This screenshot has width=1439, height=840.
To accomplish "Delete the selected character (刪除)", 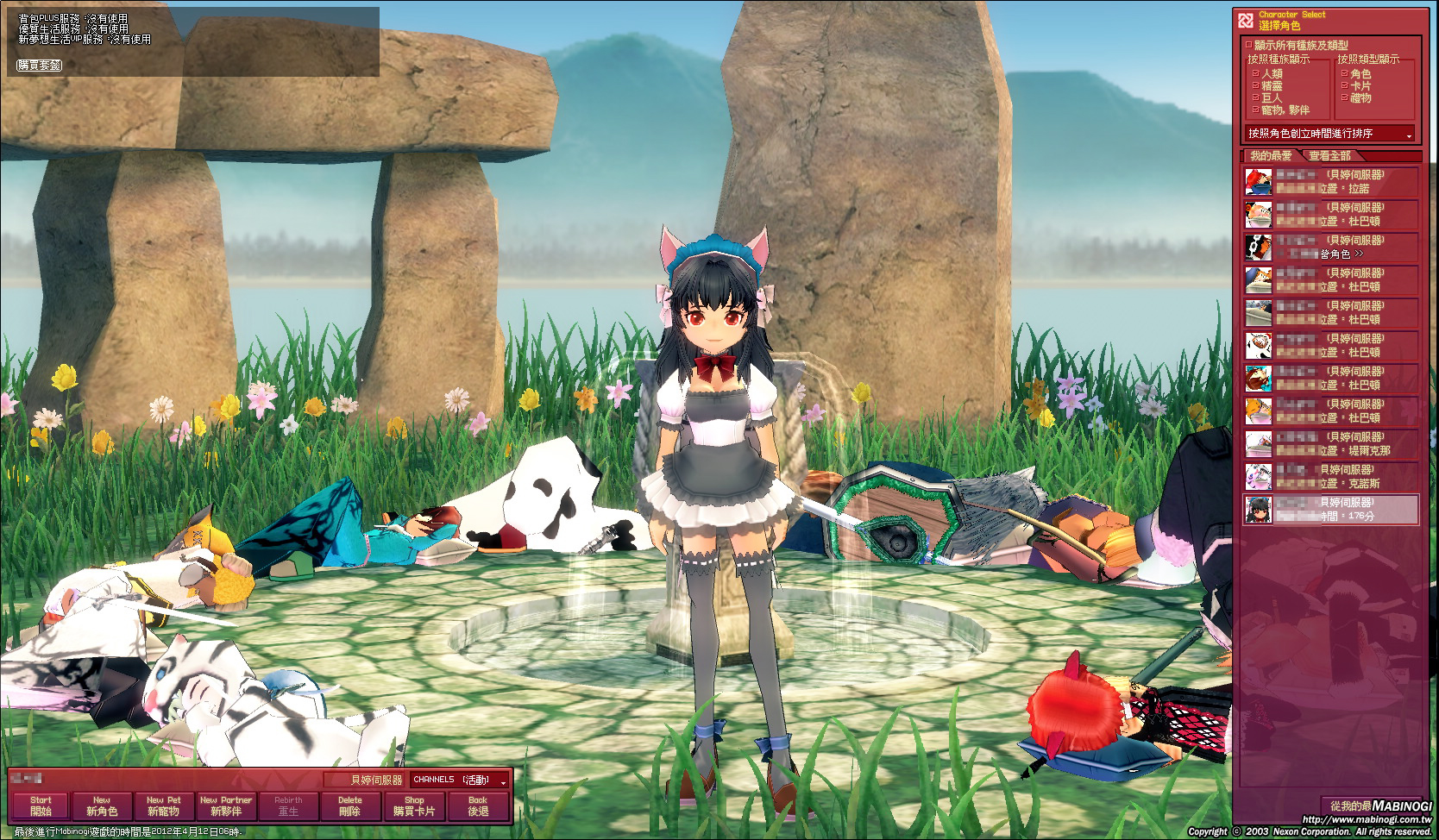I will [349, 806].
